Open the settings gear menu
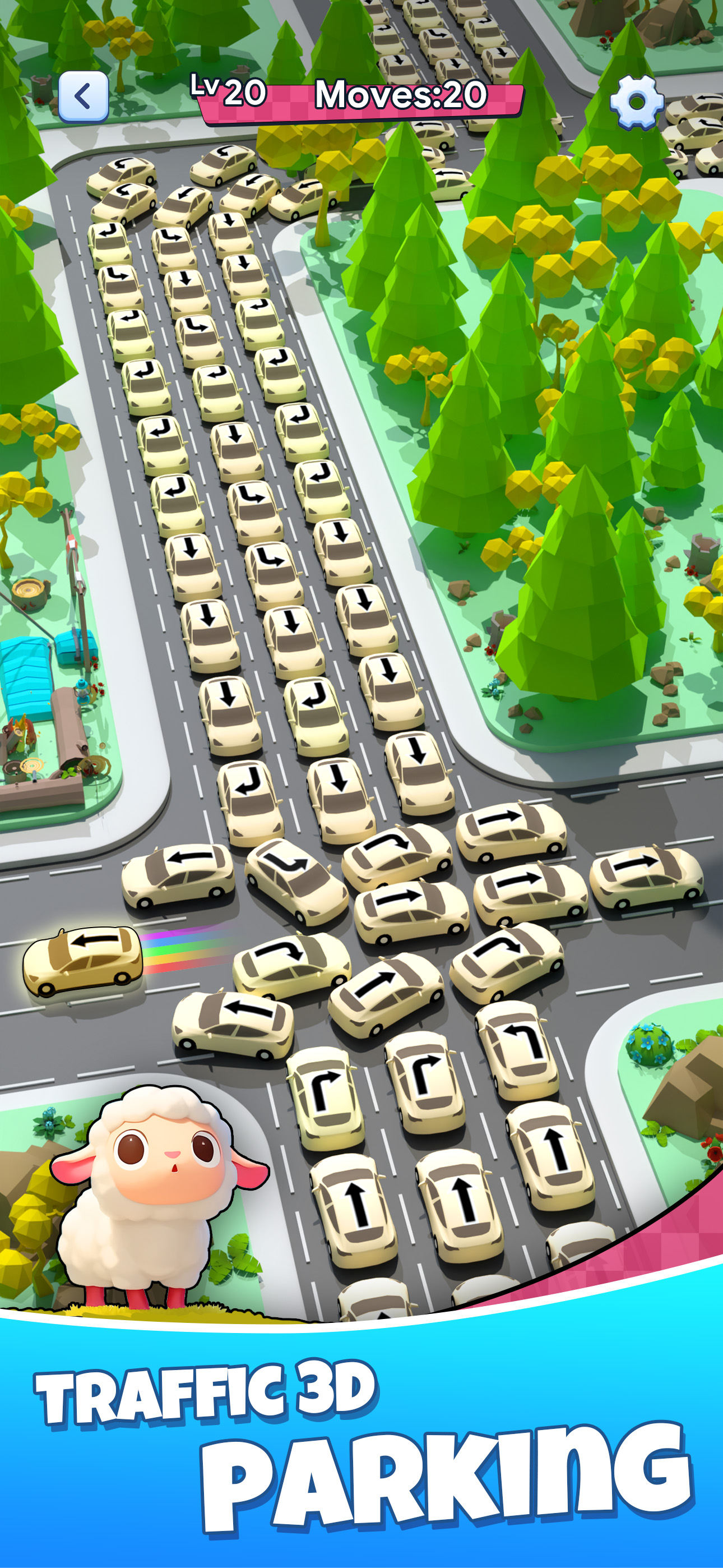Image resolution: width=723 pixels, height=1568 pixels. [635, 102]
